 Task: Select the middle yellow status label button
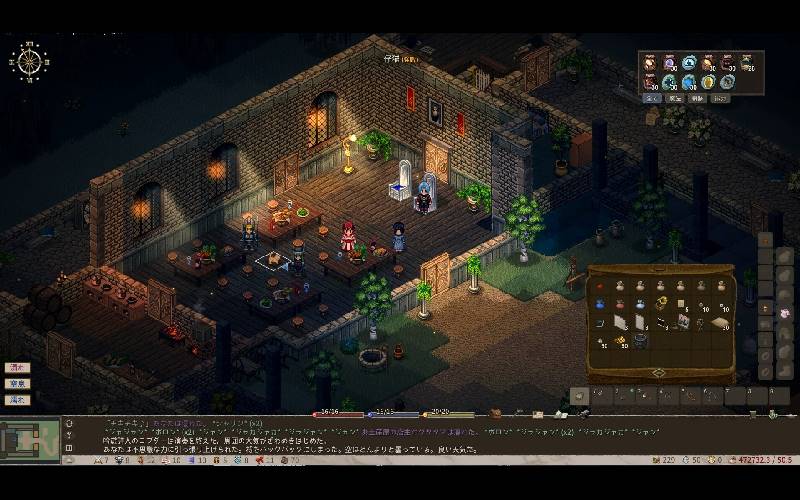[17, 383]
